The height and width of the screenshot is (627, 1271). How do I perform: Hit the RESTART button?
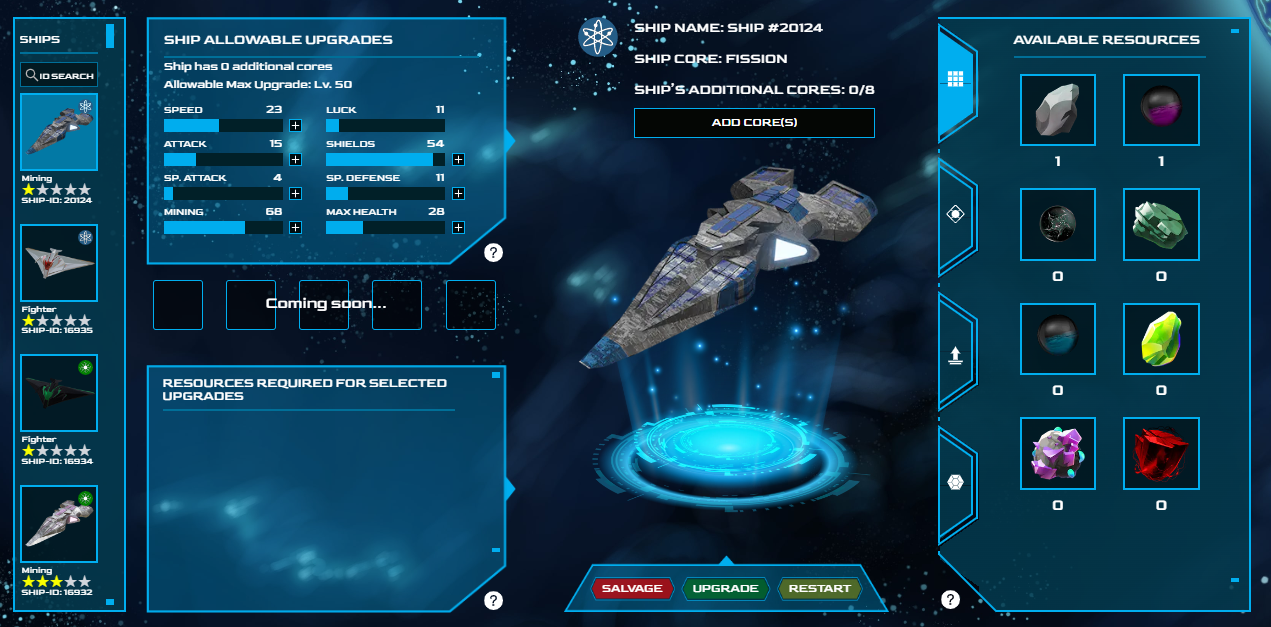[x=819, y=588]
